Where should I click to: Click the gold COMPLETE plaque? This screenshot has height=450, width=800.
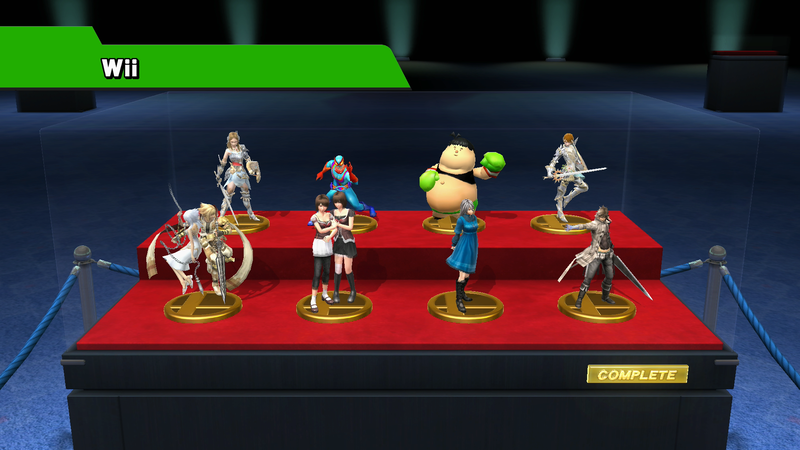637,375
